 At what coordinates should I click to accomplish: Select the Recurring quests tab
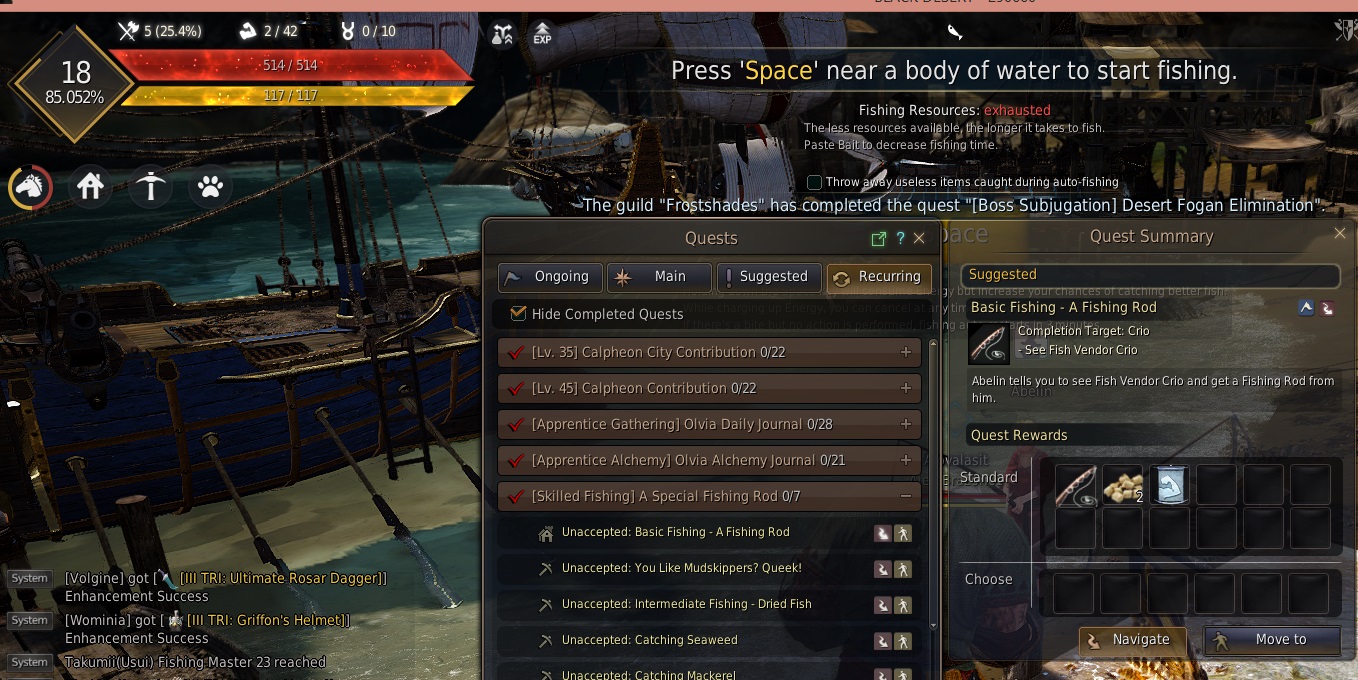coord(879,277)
